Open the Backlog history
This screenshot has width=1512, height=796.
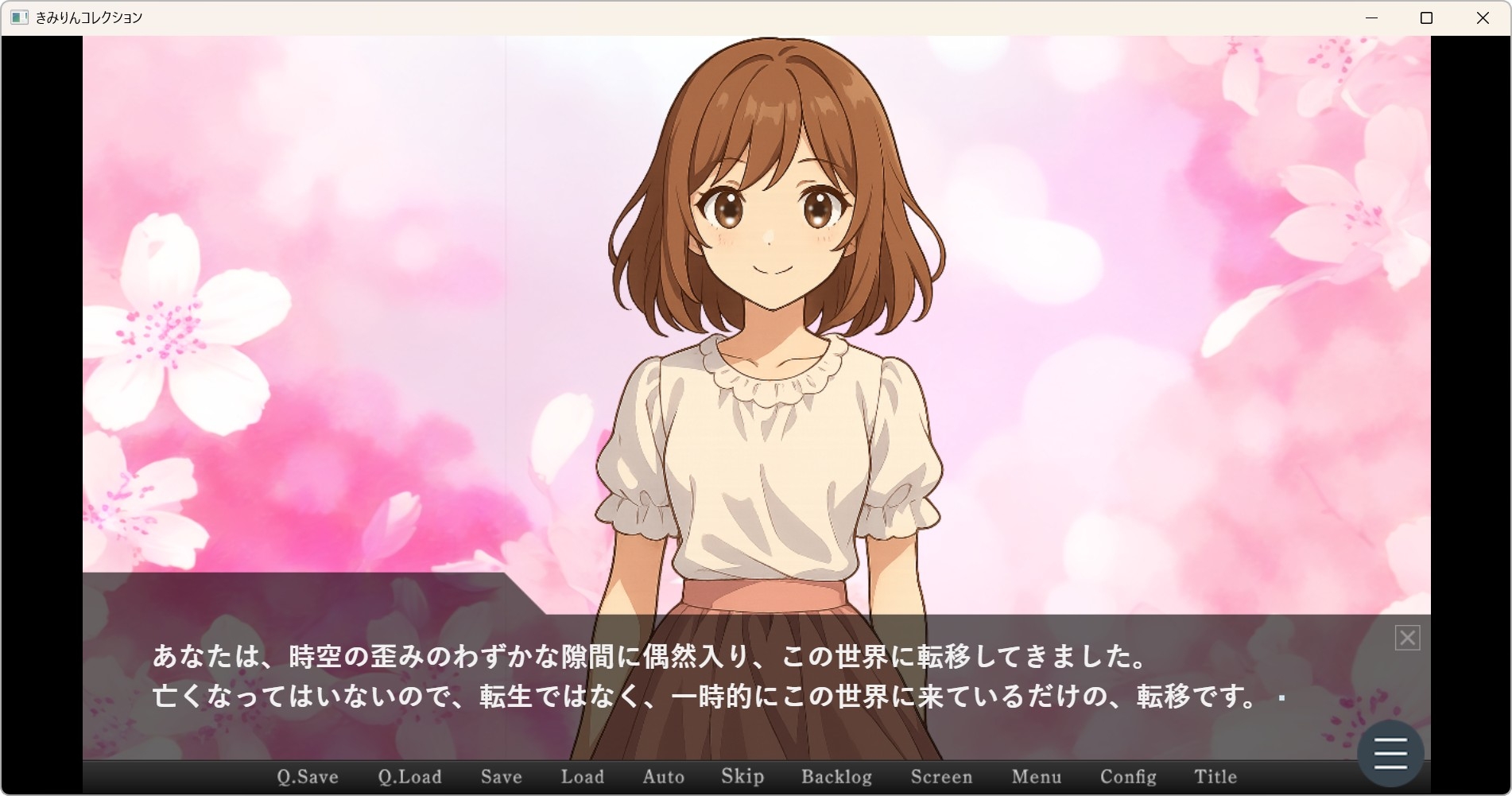tap(835, 777)
